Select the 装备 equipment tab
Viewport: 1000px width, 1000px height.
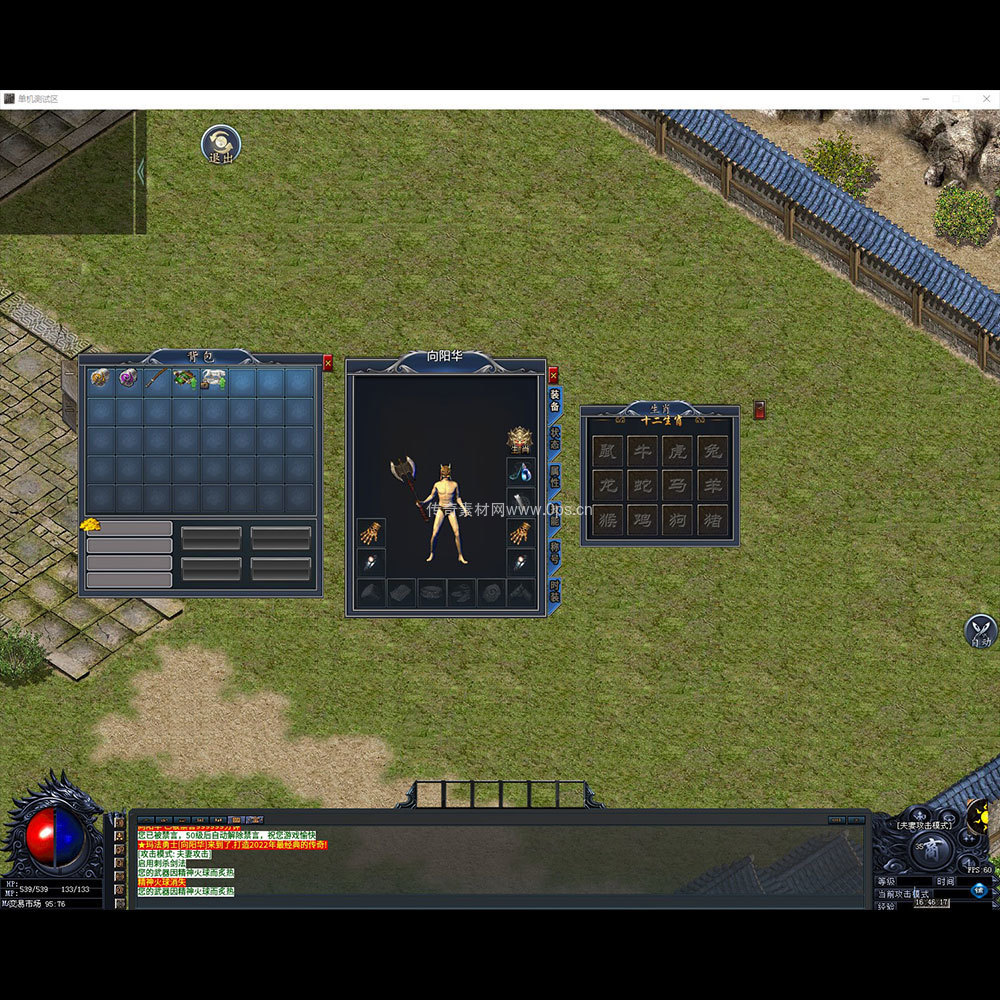pos(555,400)
